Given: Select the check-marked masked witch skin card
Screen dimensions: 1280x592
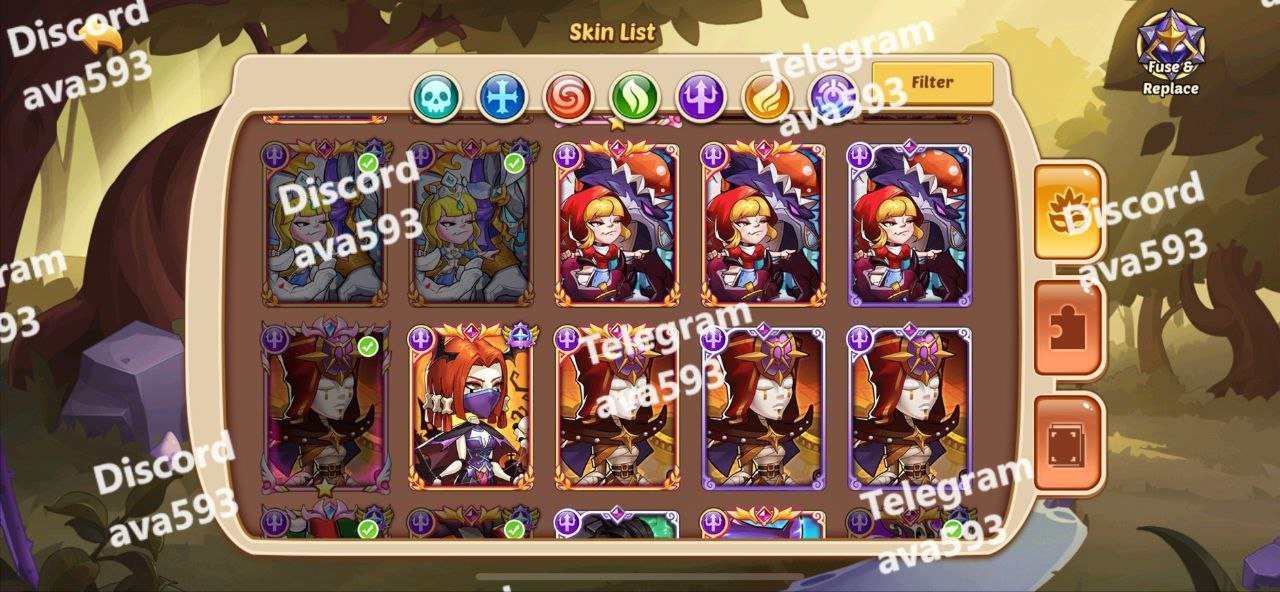Looking at the screenshot, I should pos(324,407).
